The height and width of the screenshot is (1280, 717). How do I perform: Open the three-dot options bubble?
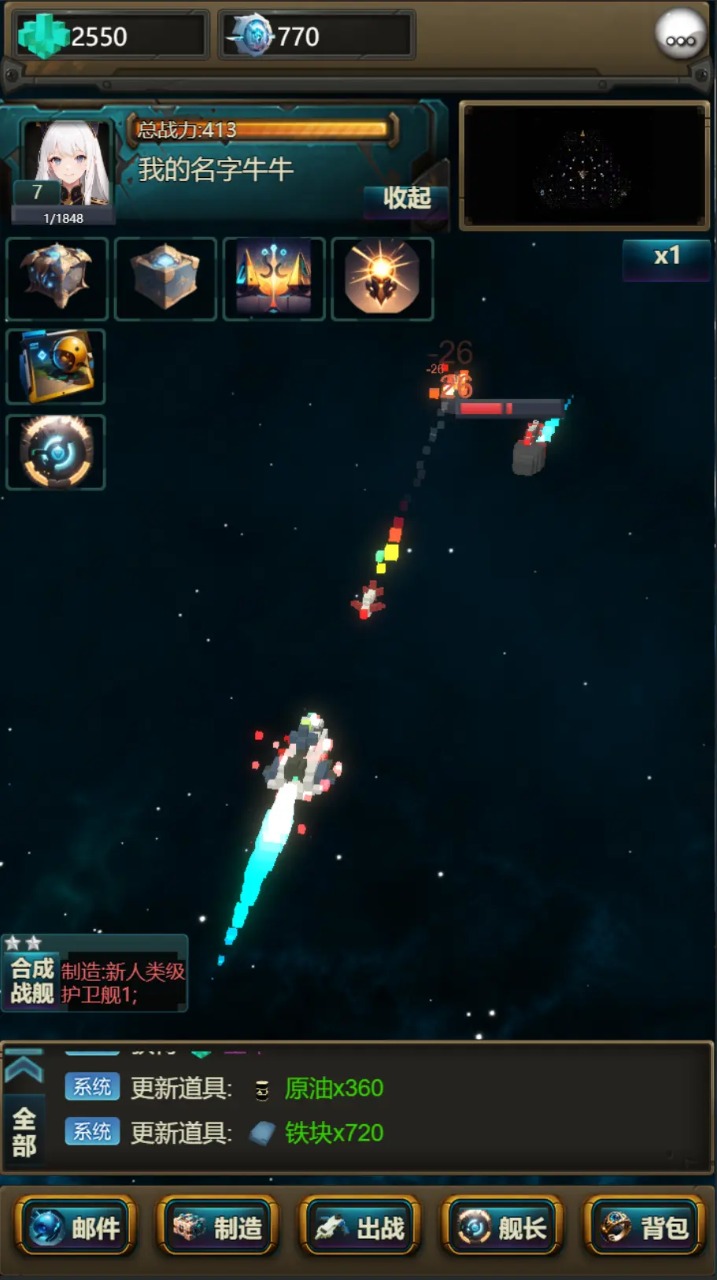[681, 34]
